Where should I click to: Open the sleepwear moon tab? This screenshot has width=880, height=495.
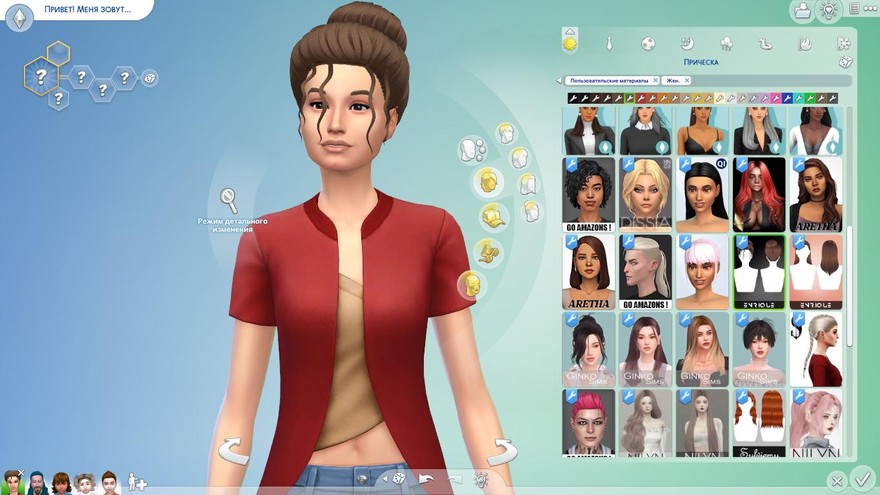click(x=687, y=43)
